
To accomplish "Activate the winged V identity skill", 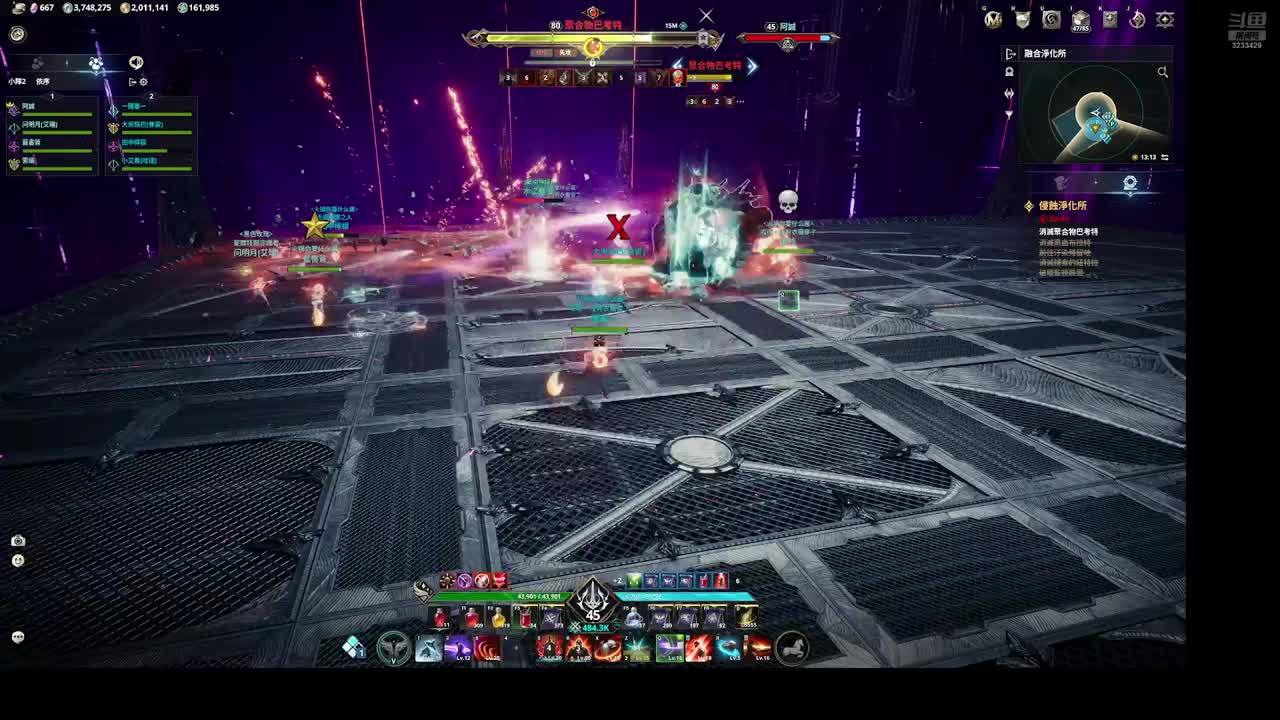I will pyautogui.click(x=393, y=649).
